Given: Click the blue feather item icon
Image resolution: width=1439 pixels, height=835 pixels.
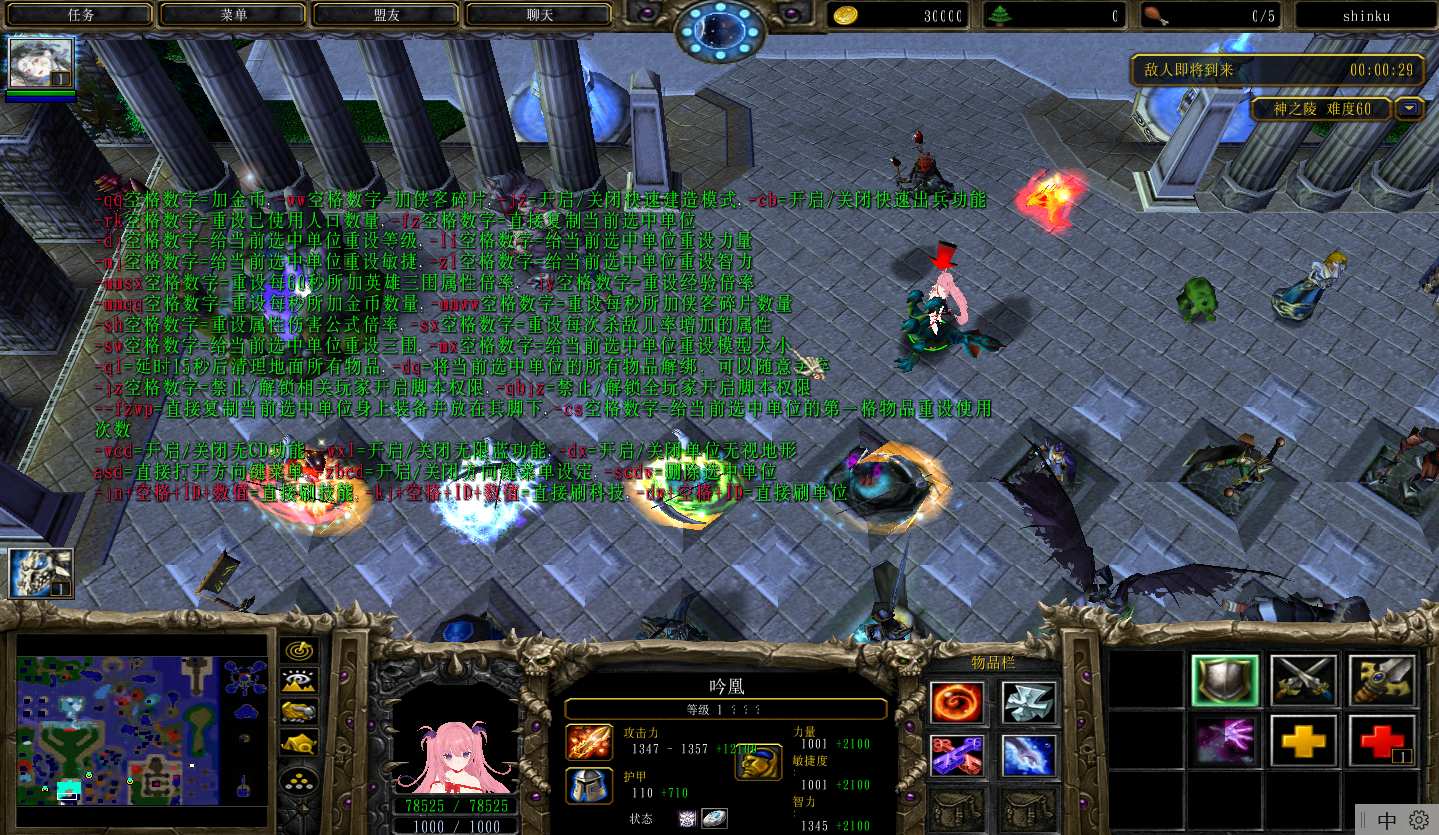Looking at the screenshot, I should point(1029,757).
